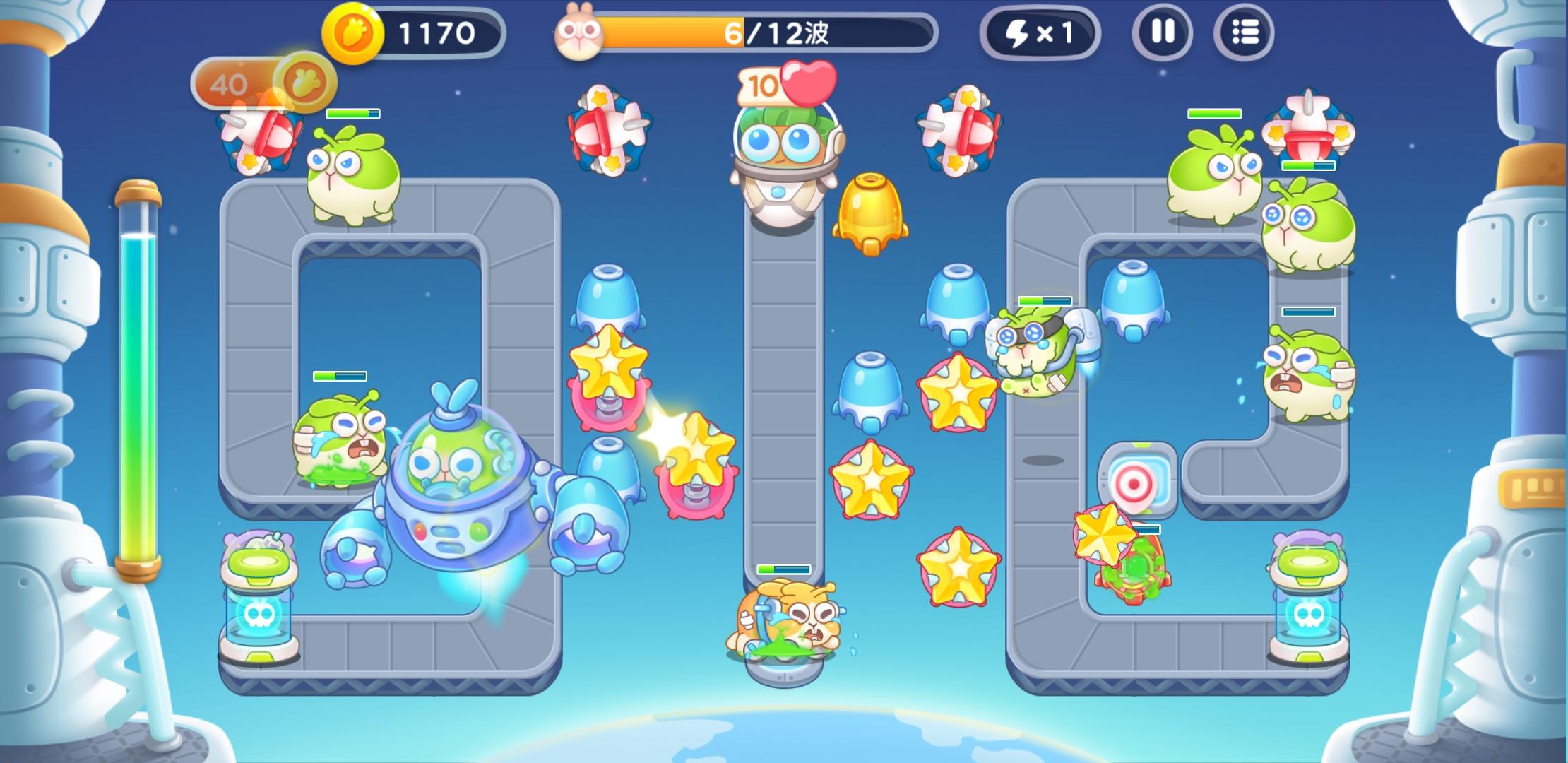The image size is (1568, 763).
Task: Pause the game with the pause button
Action: (x=1163, y=32)
